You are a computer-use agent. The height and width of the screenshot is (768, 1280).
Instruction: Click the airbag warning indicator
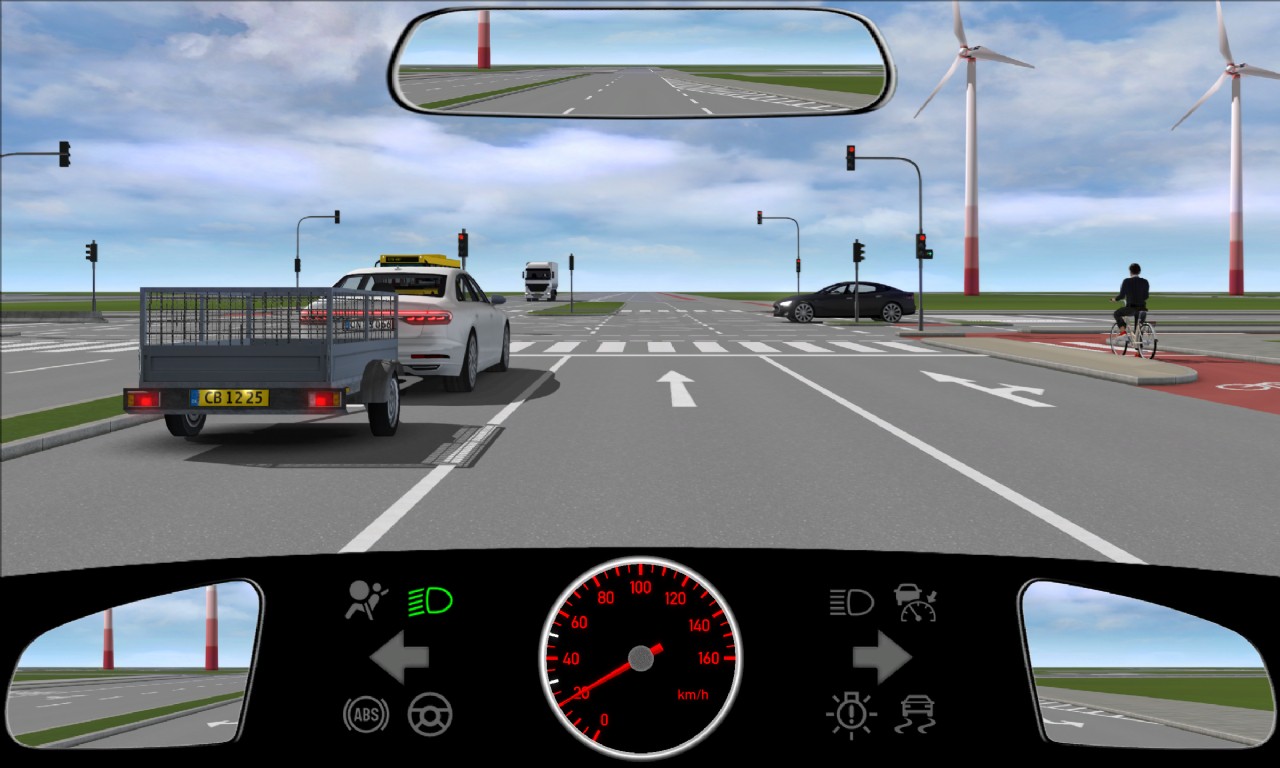tap(366, 600)
